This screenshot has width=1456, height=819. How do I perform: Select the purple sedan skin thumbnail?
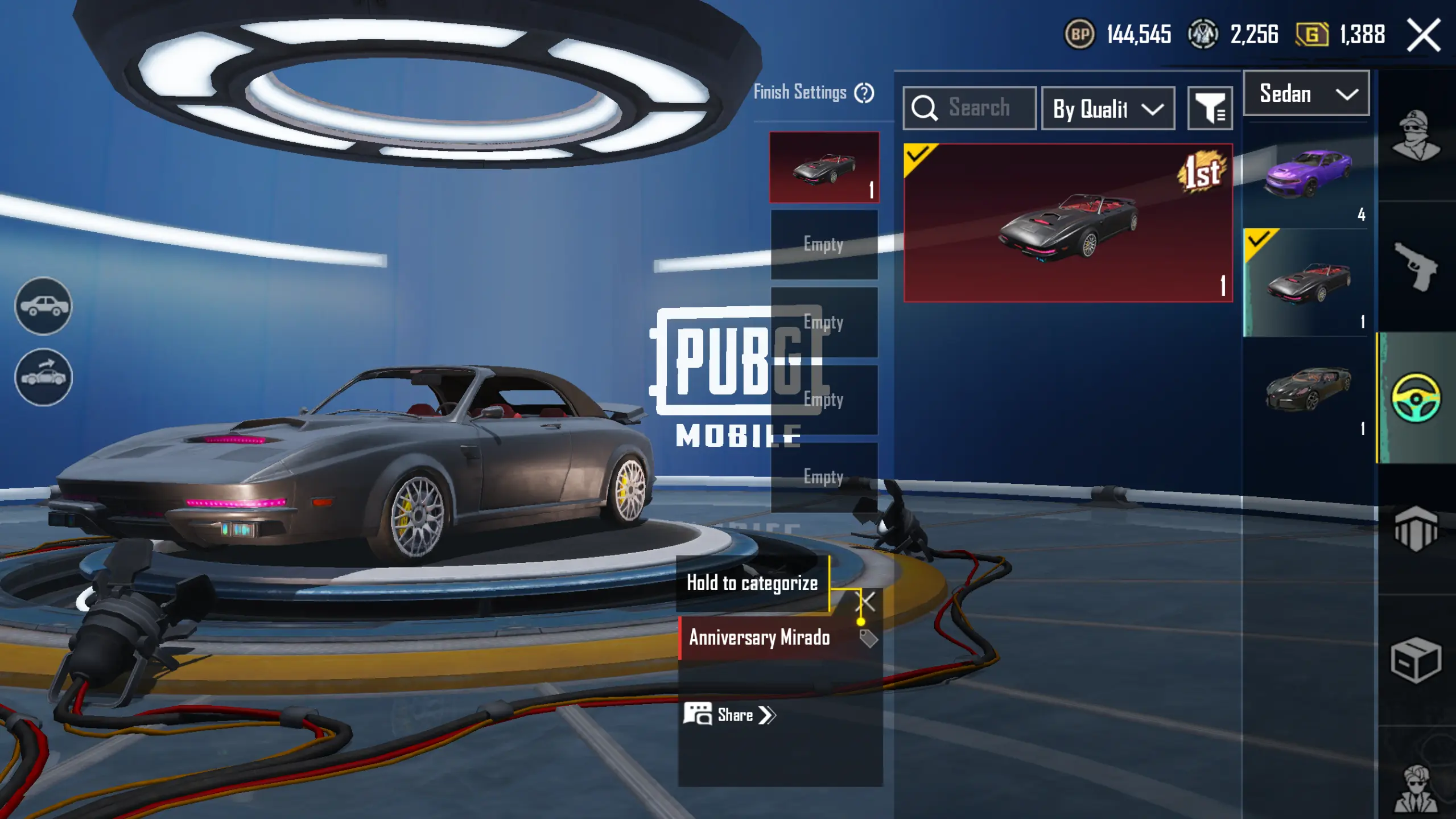pos(1307,174)
